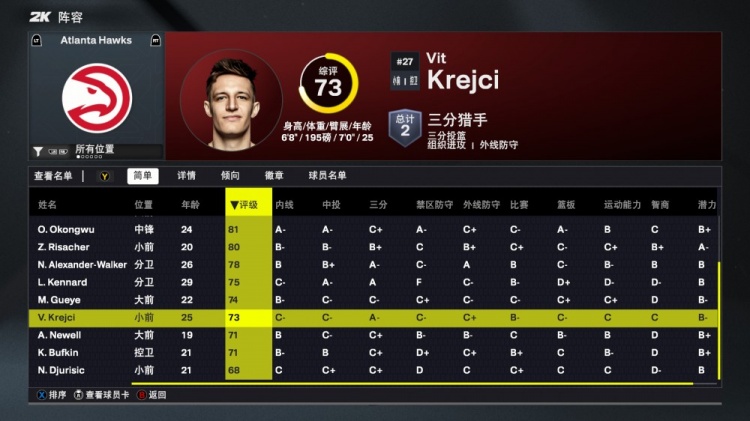This screenshot has width=750, height=421.
Task: Click the 三分 column header
Action: (378, 205)
